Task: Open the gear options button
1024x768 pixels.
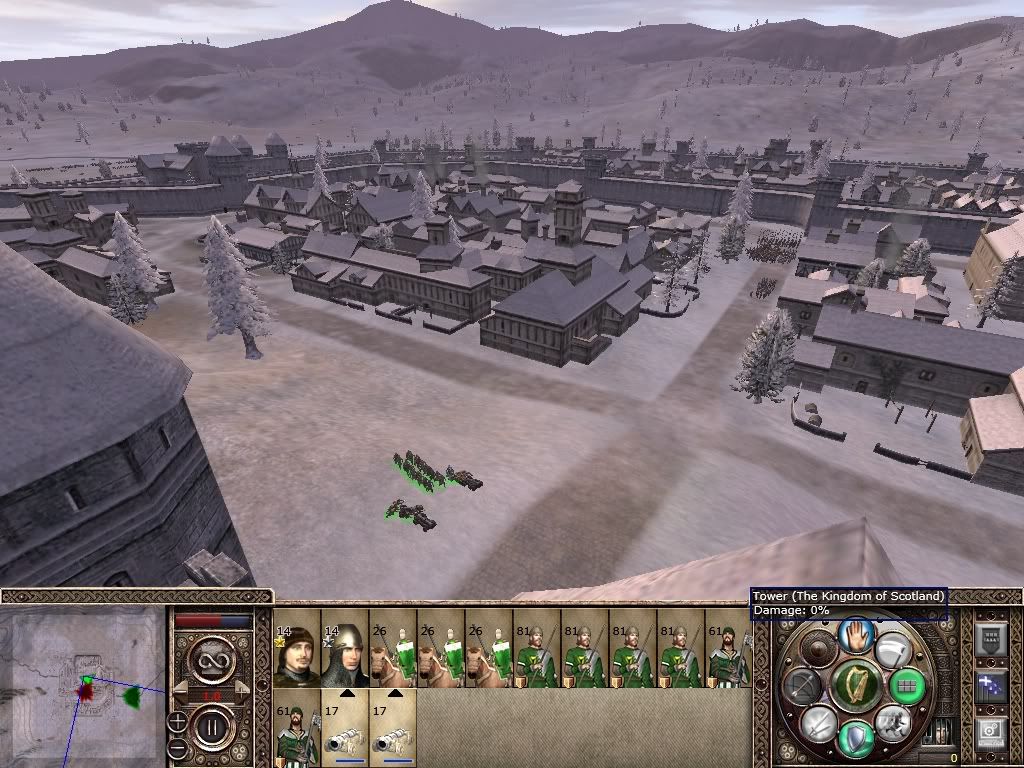Action: (988, 732)
